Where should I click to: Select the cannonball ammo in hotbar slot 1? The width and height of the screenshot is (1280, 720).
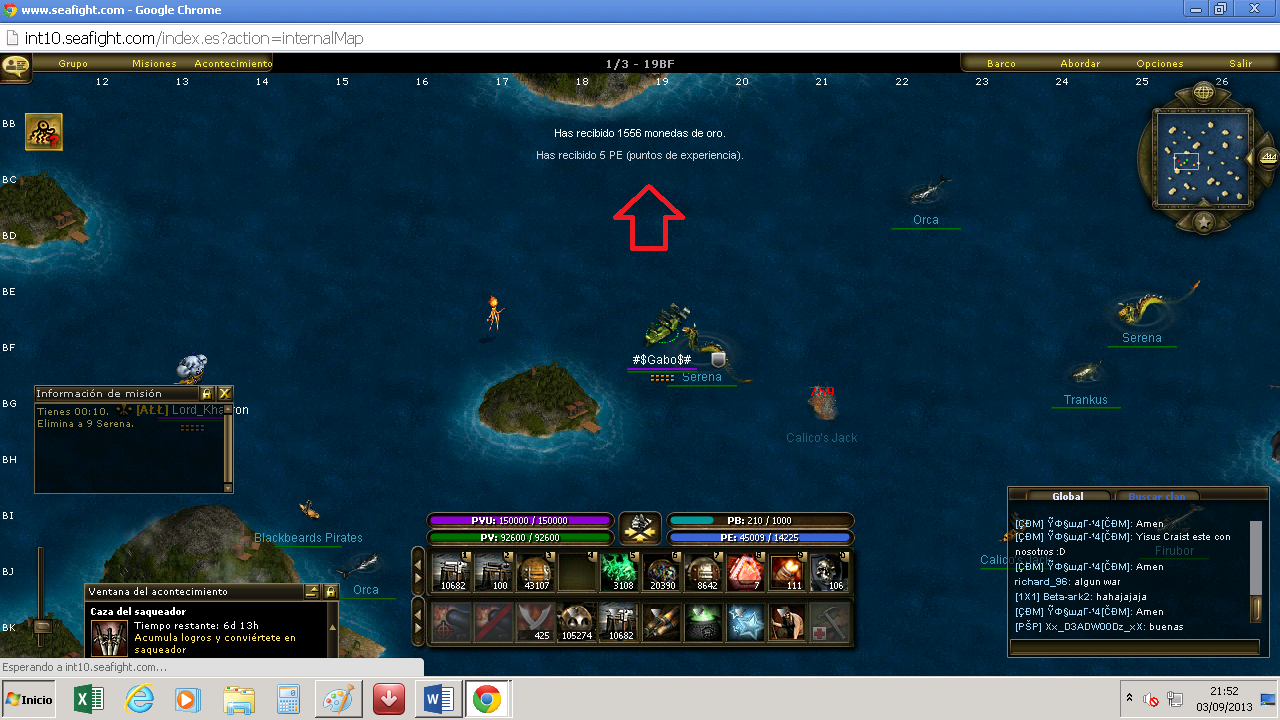pyautogui.click(x=452, y=570)
